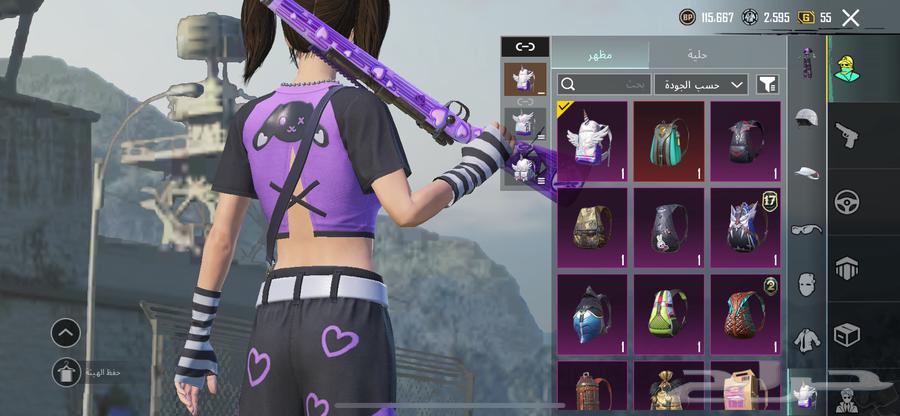Select the equipped white unicorn backpack
This screenshot has height=416, width=900.
click(591, 141)
